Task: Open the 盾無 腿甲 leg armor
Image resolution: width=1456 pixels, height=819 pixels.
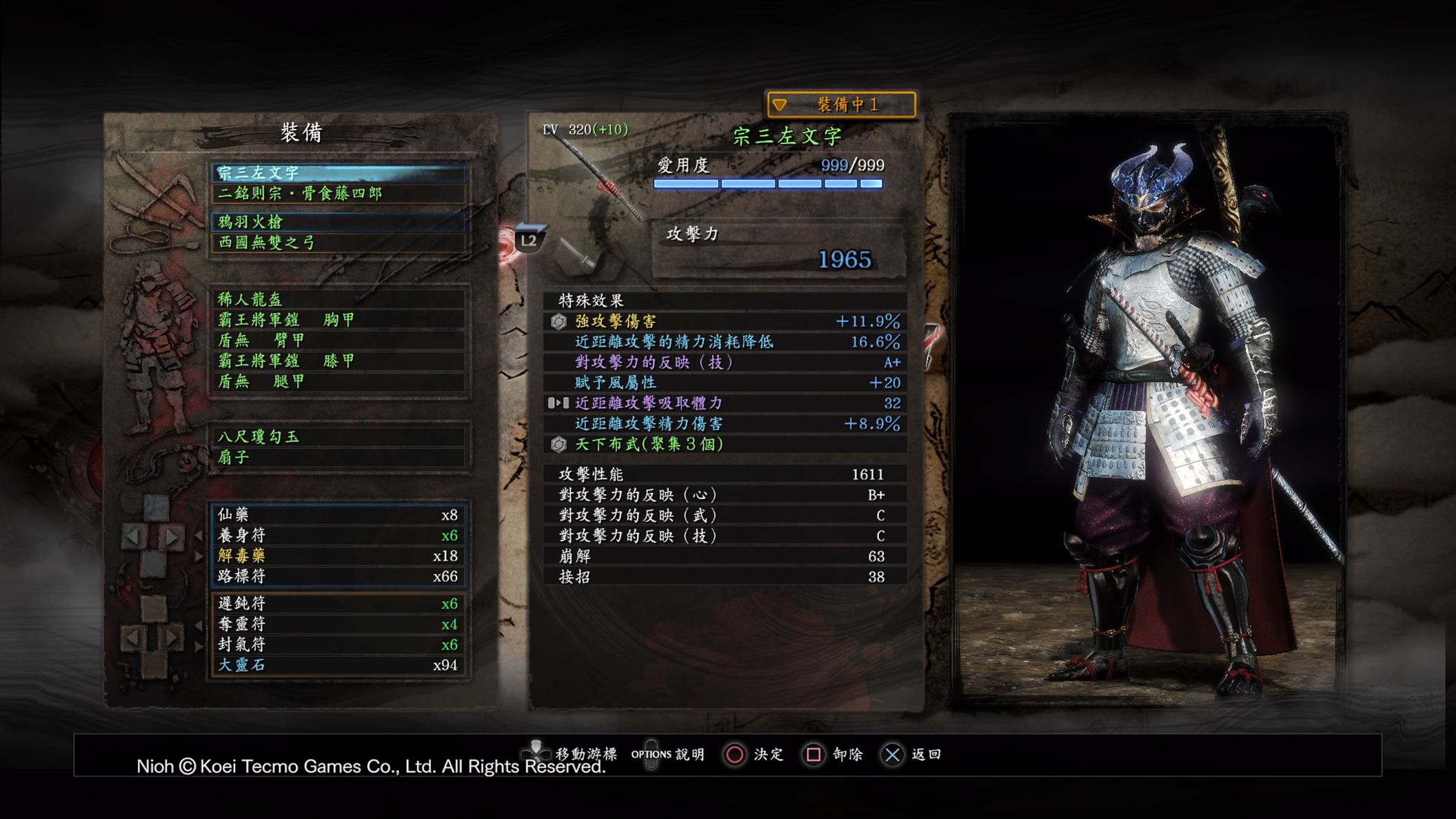Action: pos(338,381)
